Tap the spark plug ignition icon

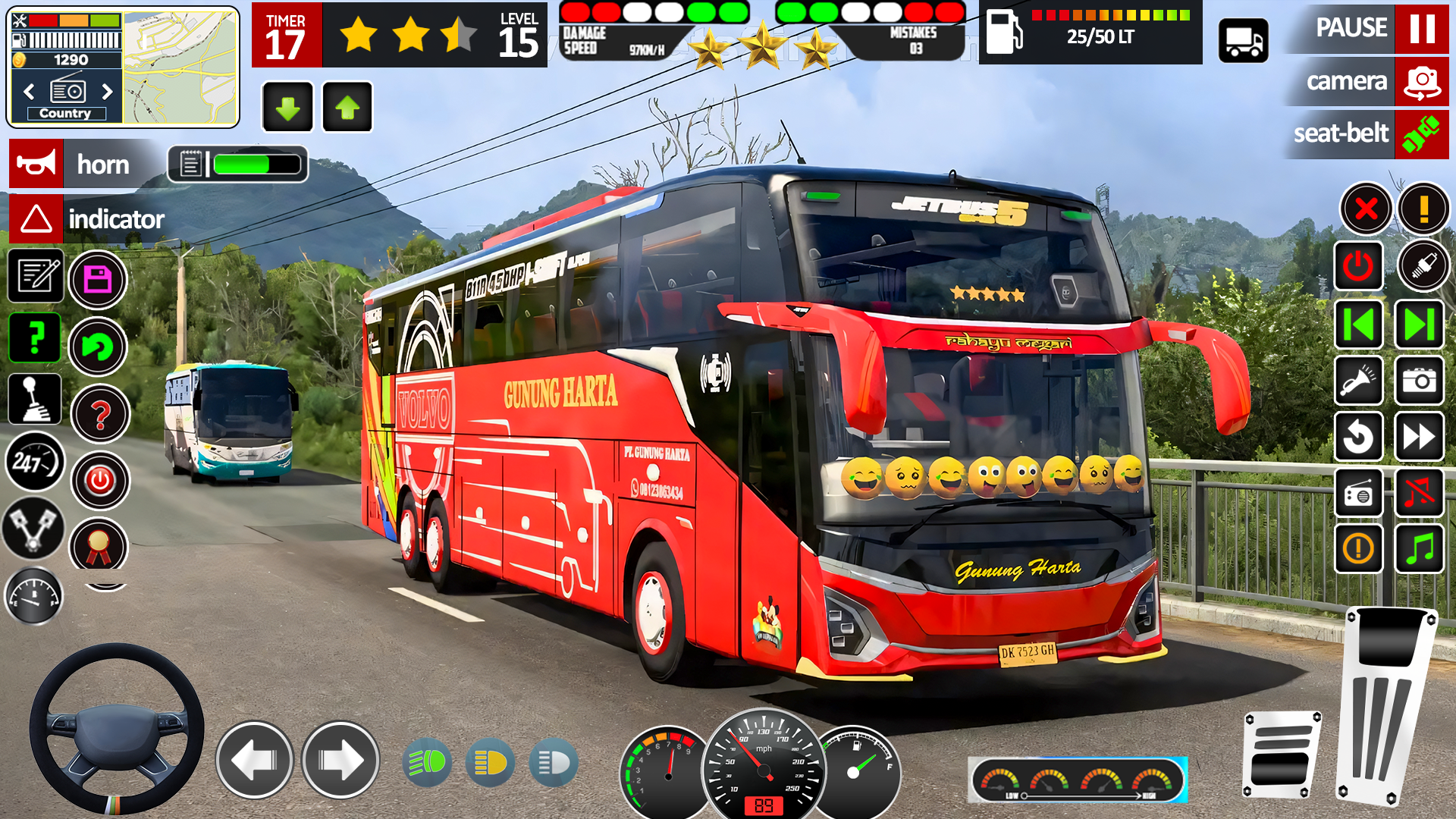1424,267
